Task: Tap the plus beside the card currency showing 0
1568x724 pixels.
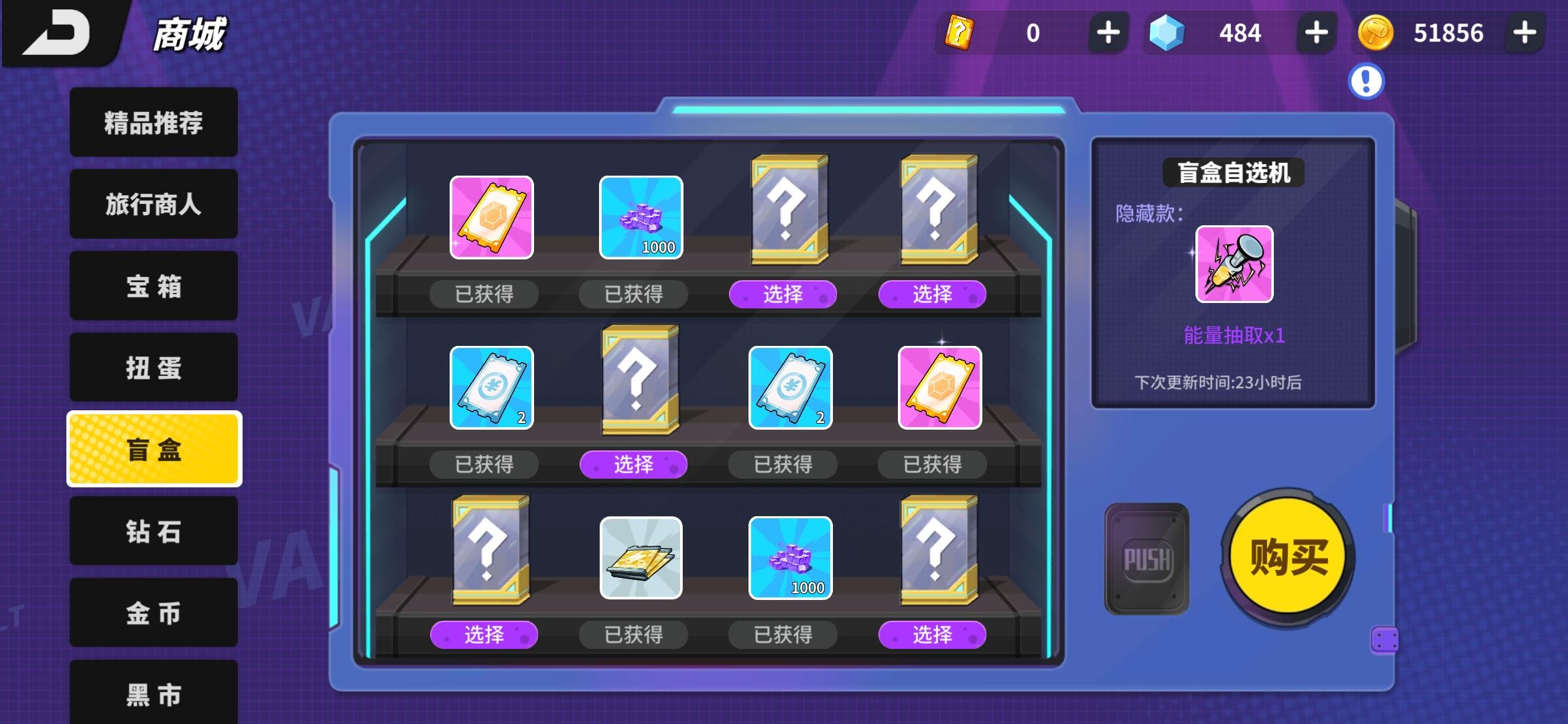Action: click(x=1109, y=32)
